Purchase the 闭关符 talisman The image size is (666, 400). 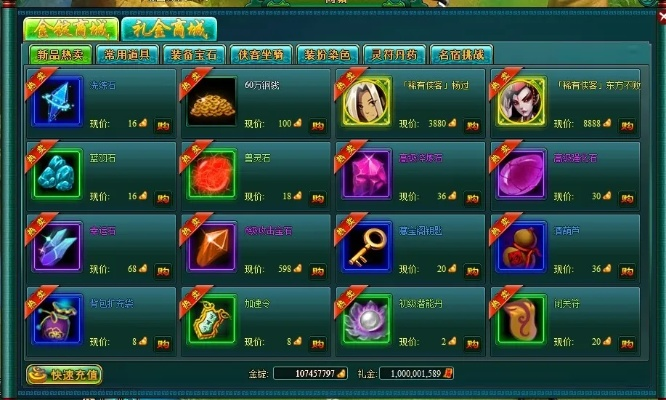[x=626, y=342]
